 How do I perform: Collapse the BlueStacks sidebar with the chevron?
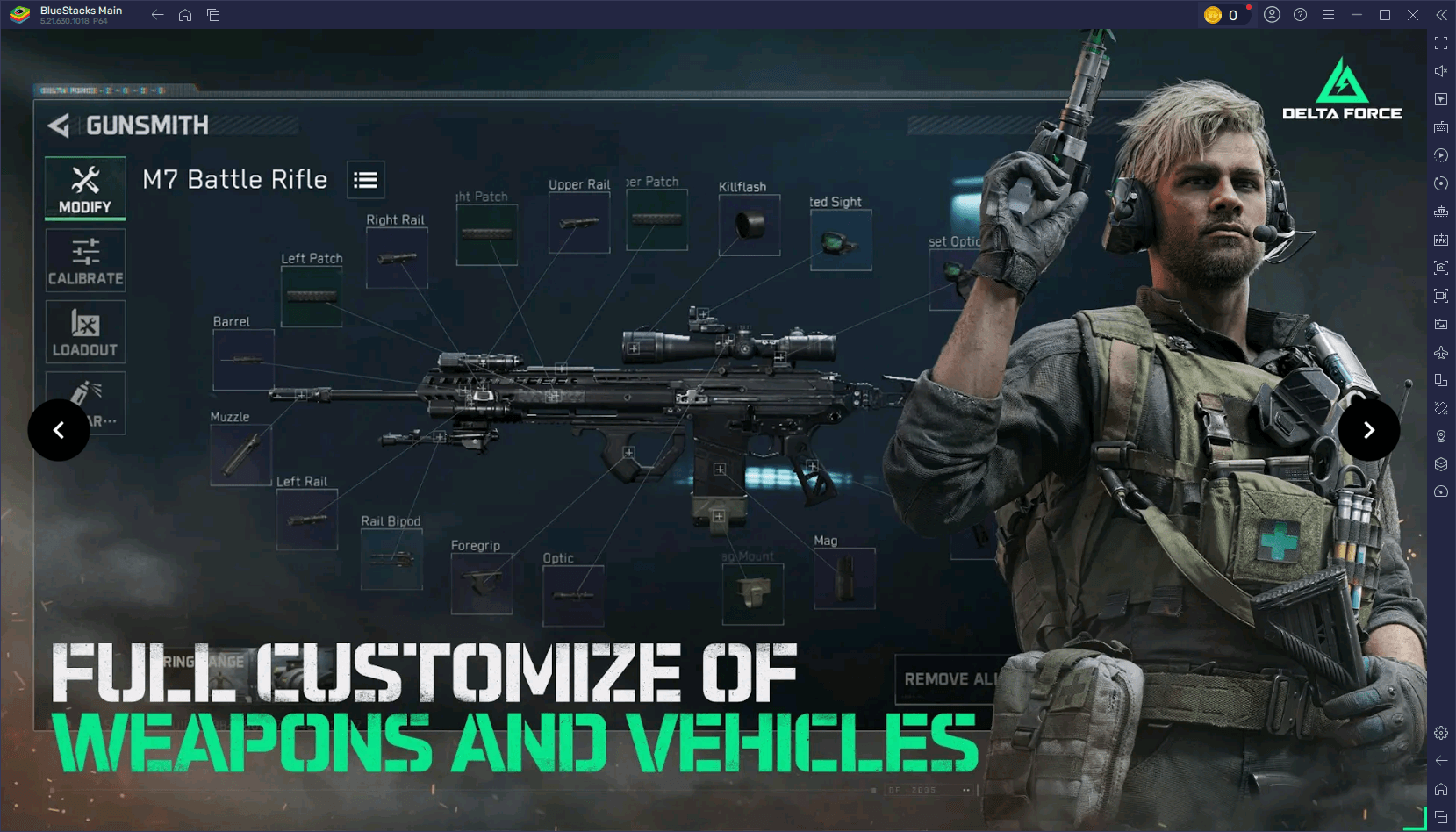click(1440, 14)
